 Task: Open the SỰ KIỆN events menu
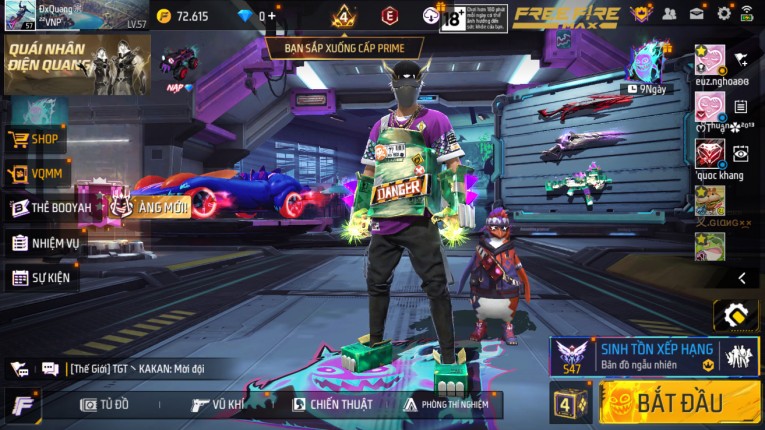42,277
